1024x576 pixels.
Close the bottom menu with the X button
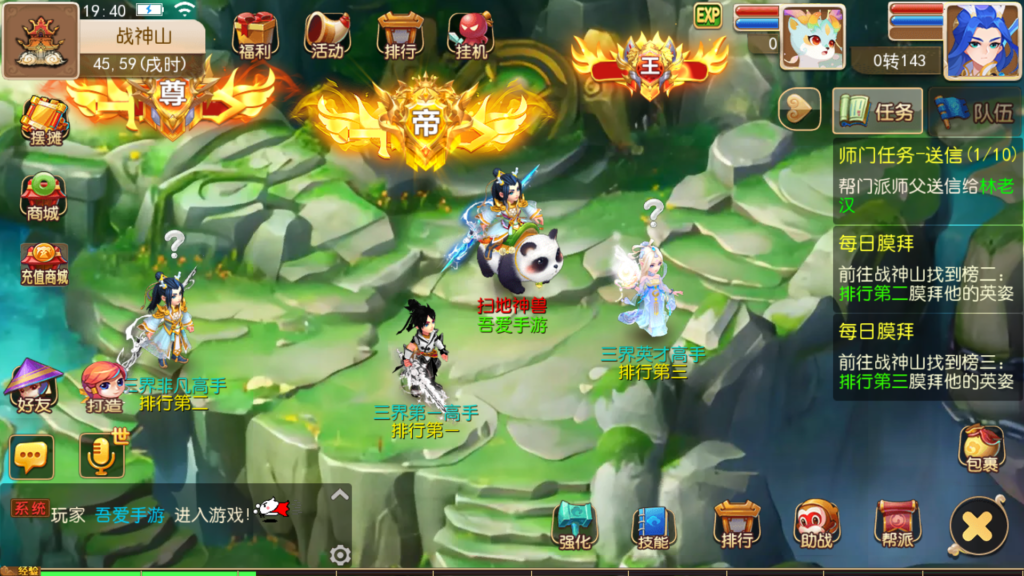coord(977,525)
